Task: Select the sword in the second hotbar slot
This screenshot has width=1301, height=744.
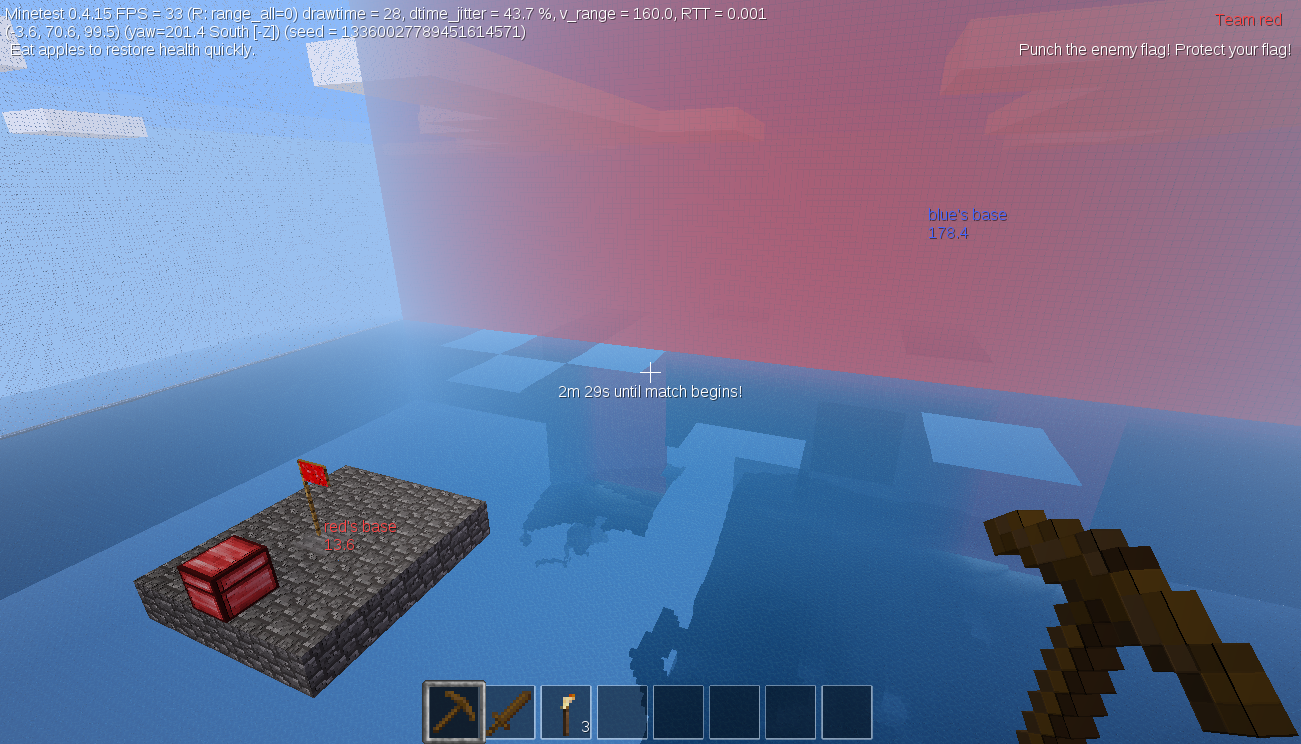Action: pyautogui.click(x=509, y=711)
